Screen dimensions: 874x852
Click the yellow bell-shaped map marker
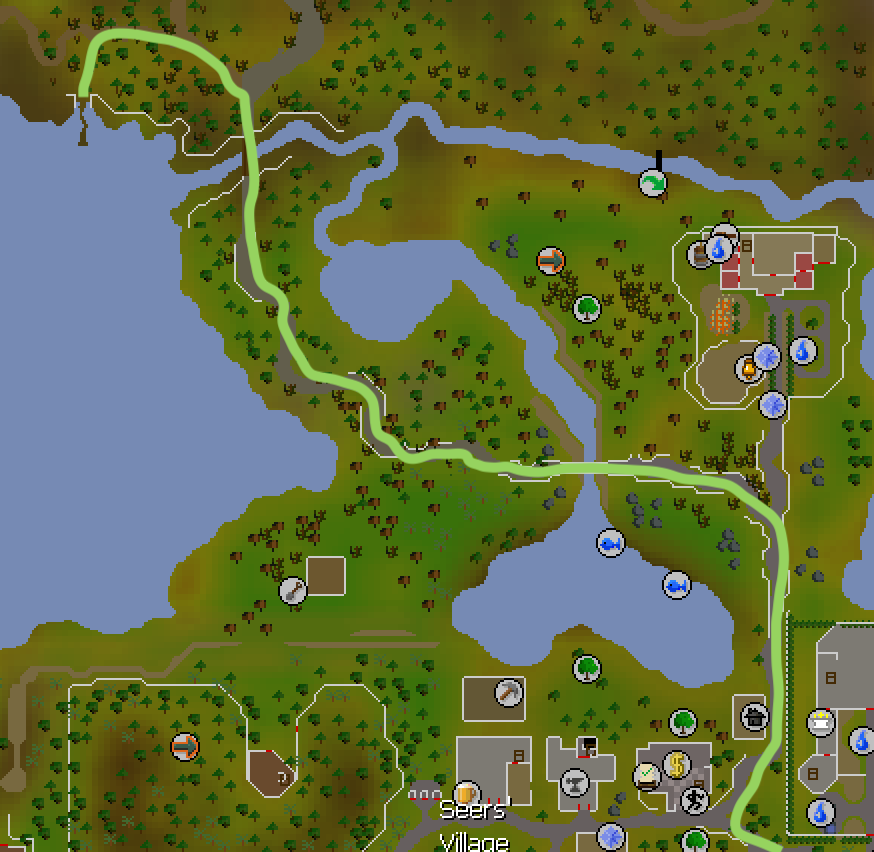tap(747, 369)
